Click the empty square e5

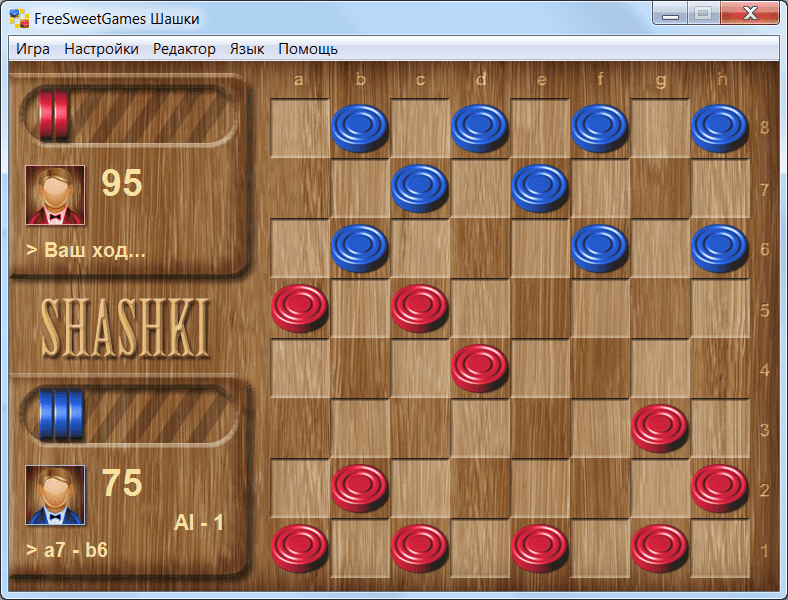[x=540, y=309]
